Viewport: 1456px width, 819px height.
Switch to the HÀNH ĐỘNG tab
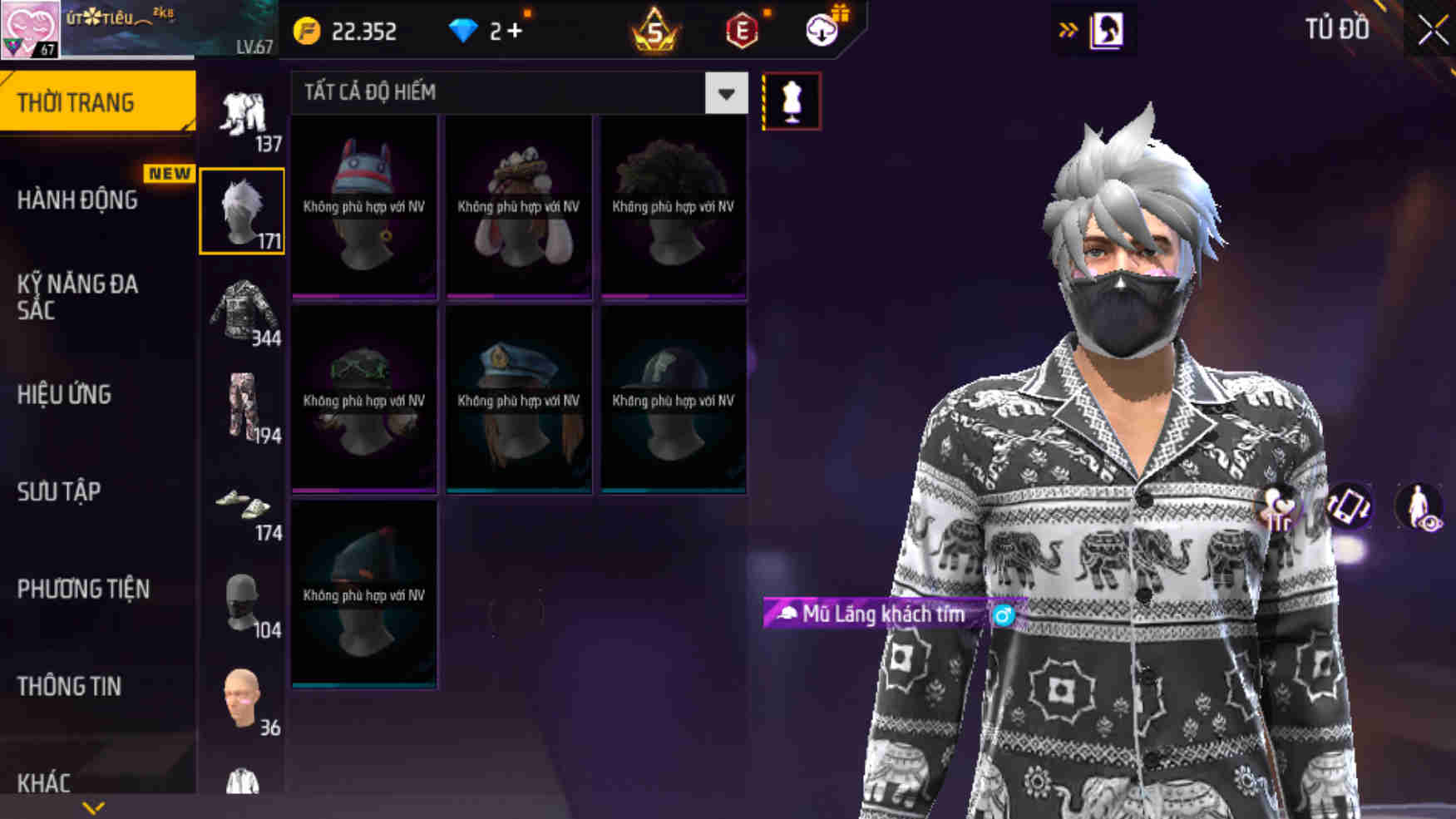[79, 200]
